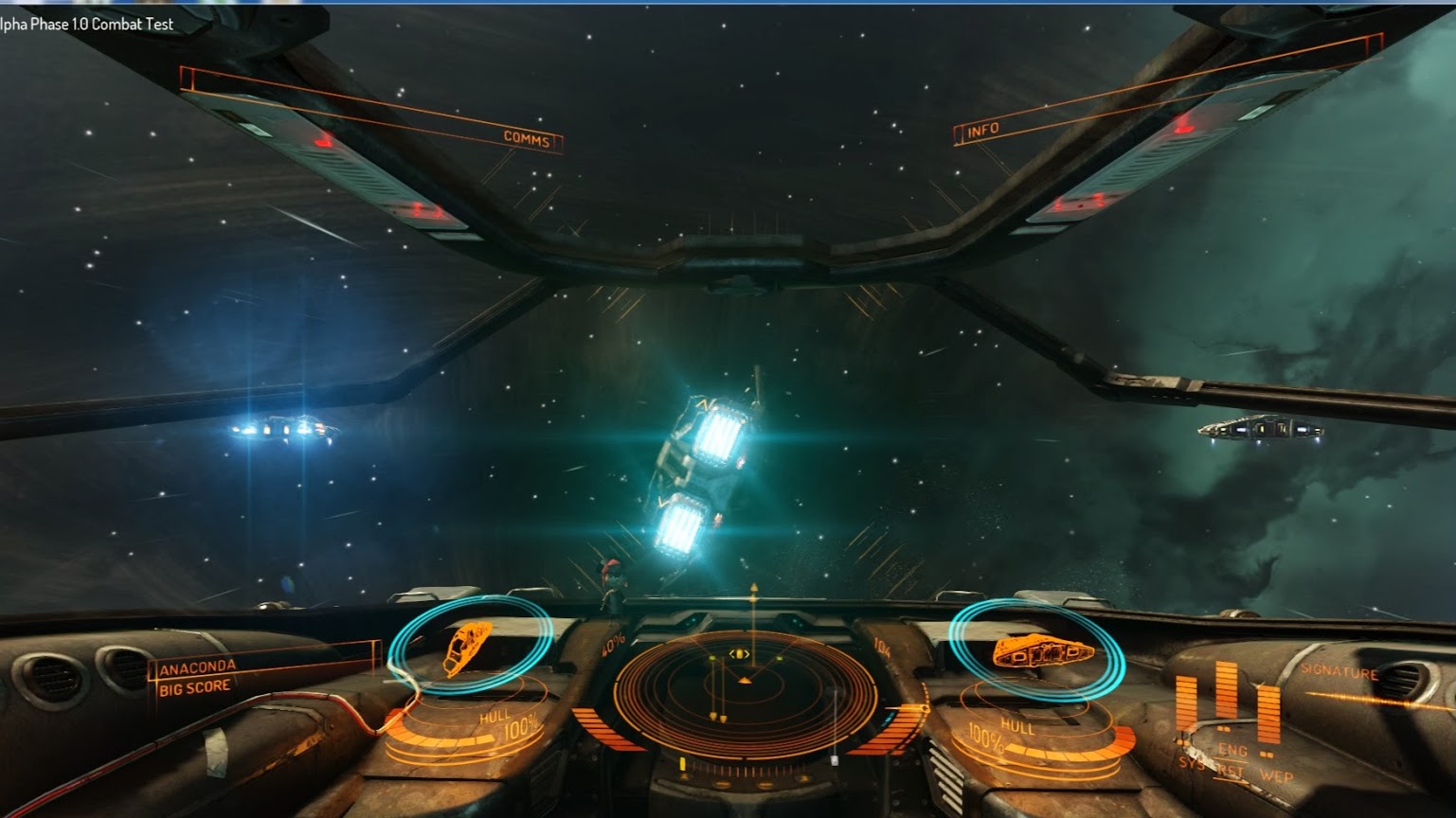The image size is (1456, 818).
Task: Open the INFO panel
Action: point(982,131)
